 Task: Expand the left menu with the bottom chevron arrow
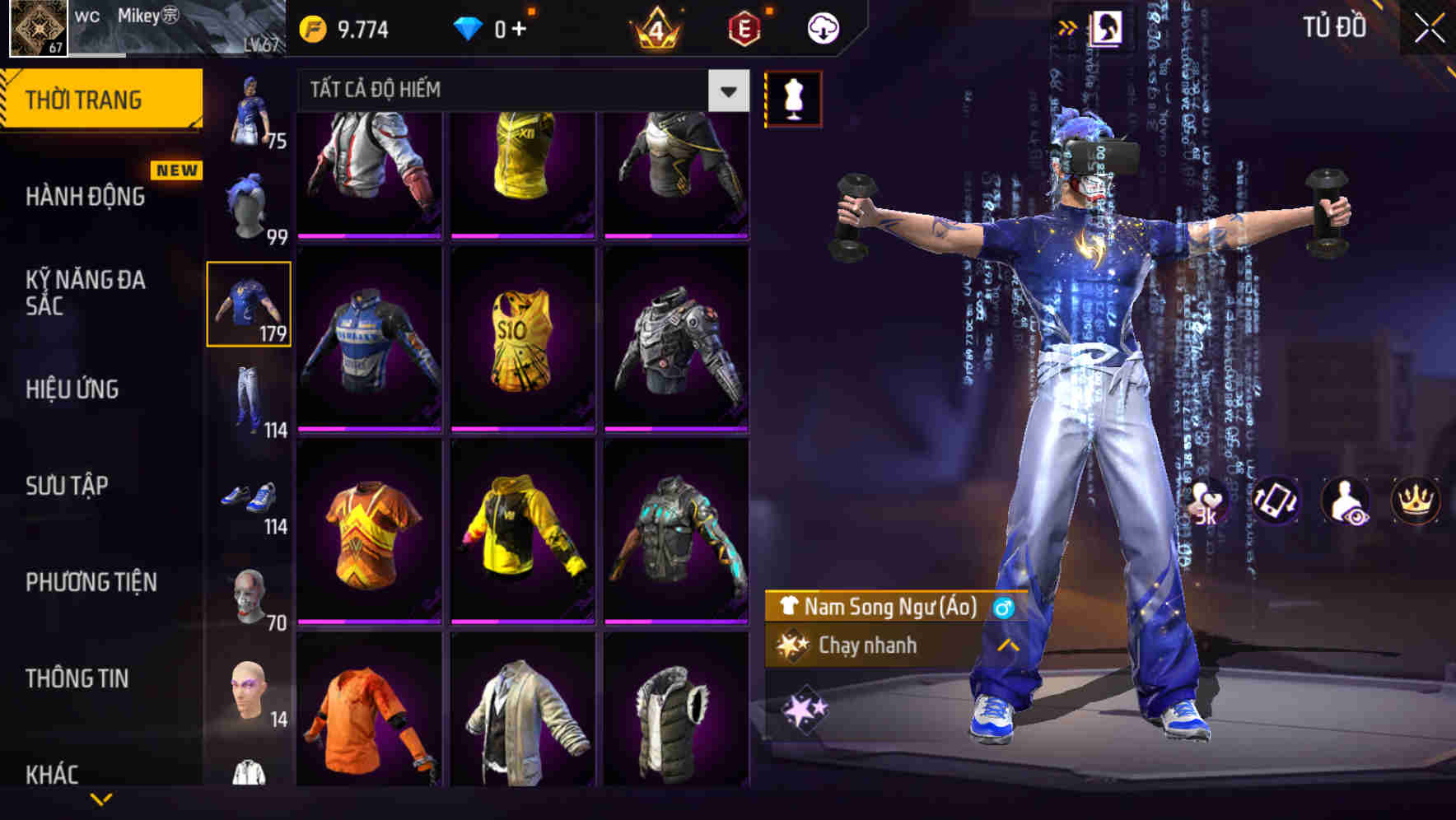pos(101,797)
